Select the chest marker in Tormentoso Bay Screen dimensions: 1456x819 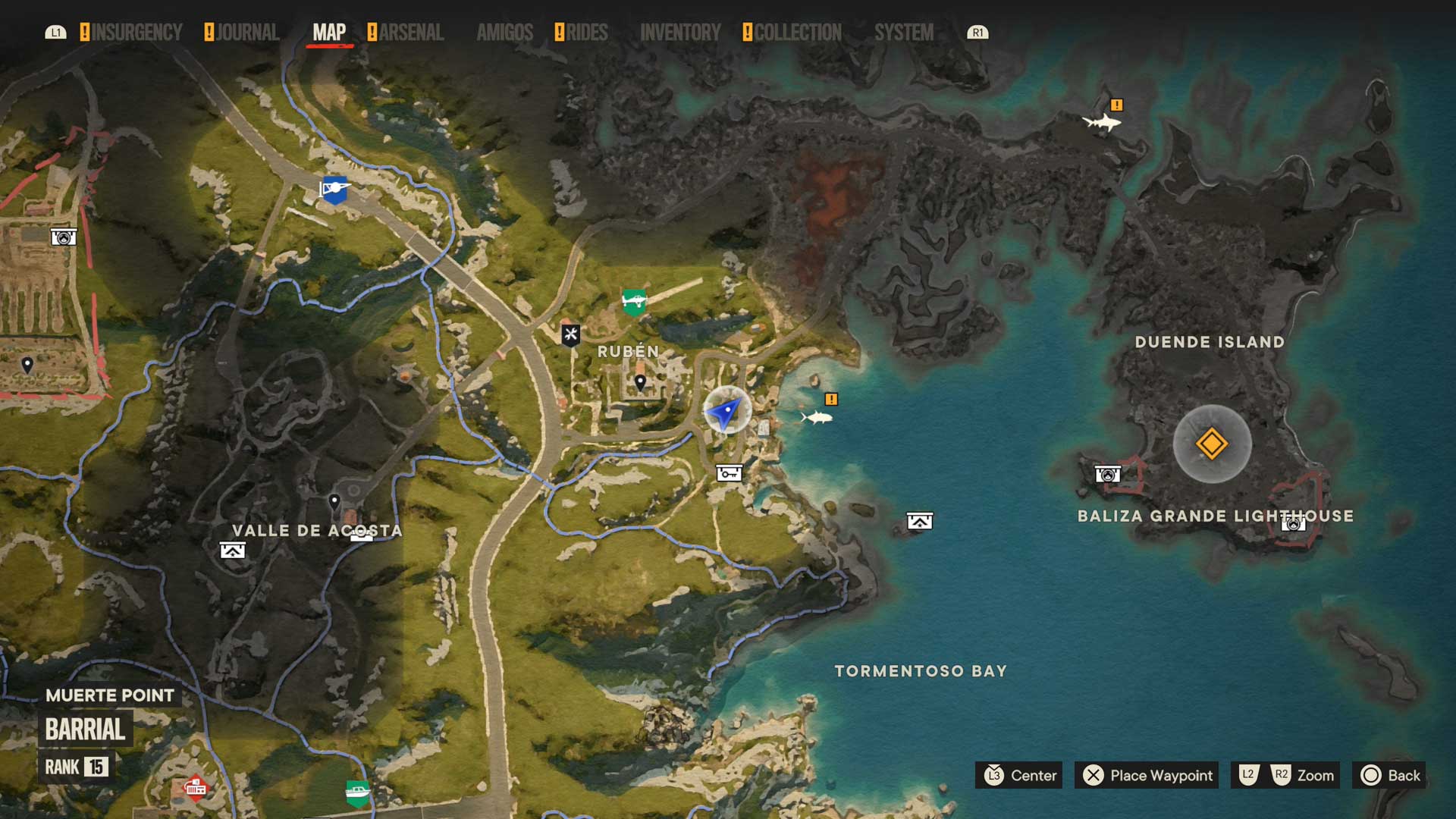click(919, 521)
